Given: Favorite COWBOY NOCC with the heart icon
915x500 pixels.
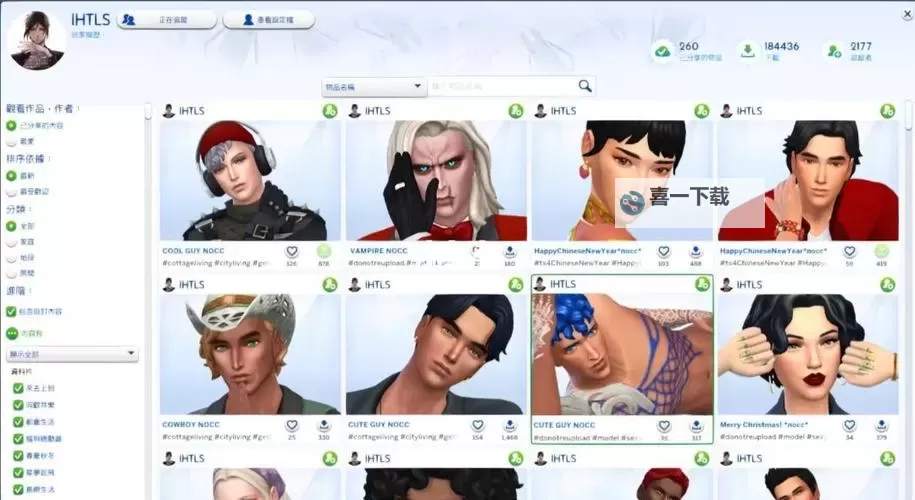Looking at the screenshot, I should (x=292, y=425).
